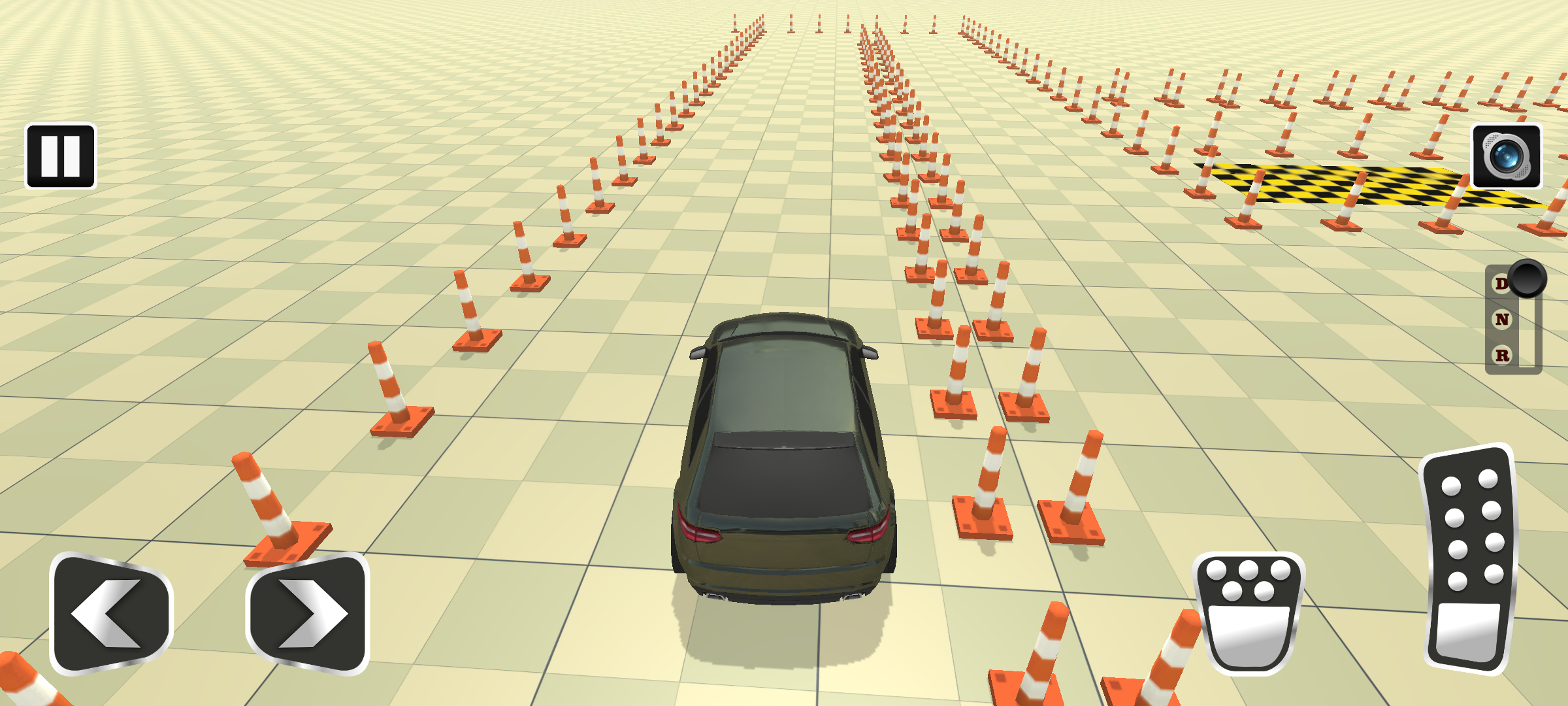
Task: Tap the left steering arrow
Action: (108, 612)
